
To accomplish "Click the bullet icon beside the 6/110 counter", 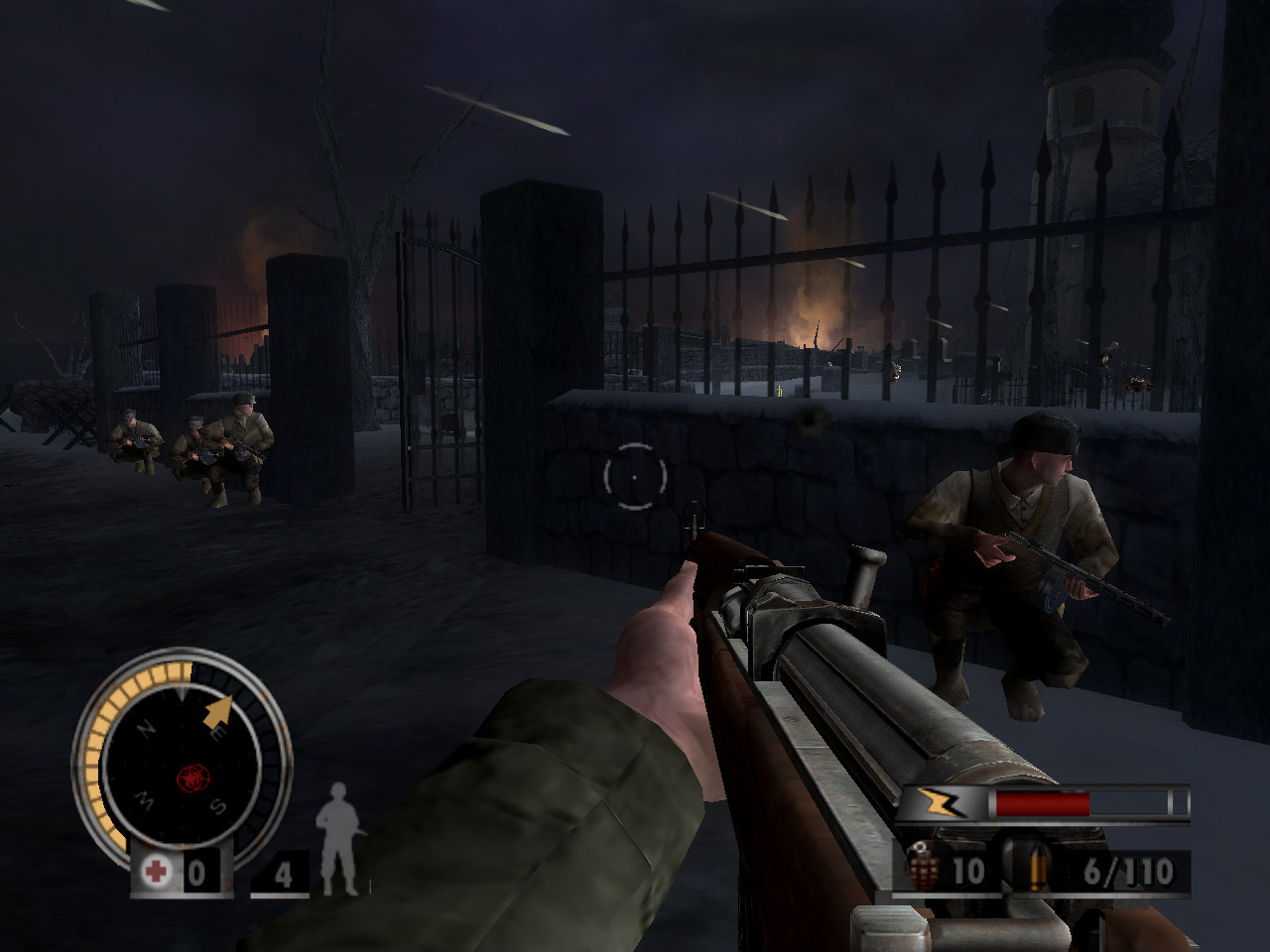I will (x=1038, y=869).
